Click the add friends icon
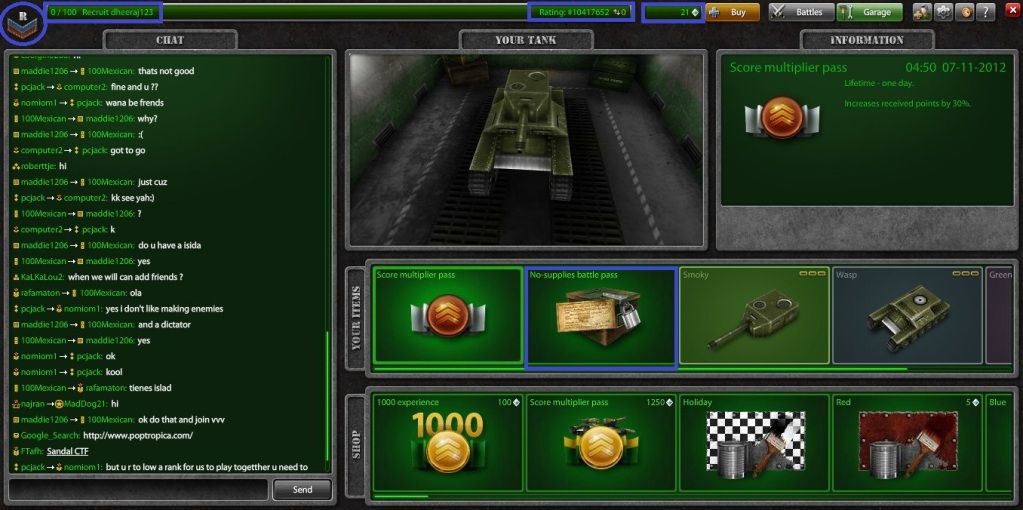This screenshot has width=1023, height=510. [920, 12]
